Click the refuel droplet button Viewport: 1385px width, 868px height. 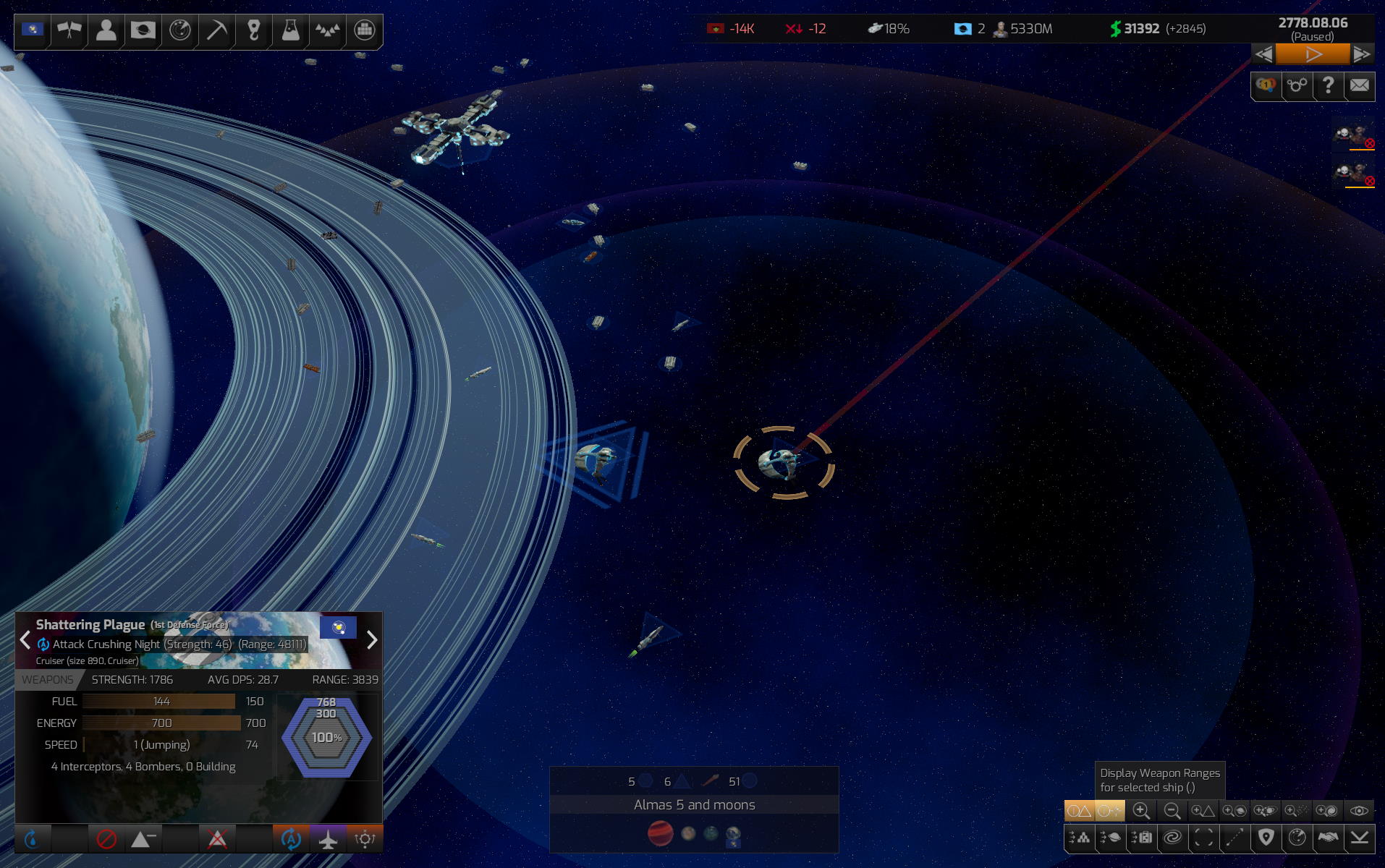(32, 839)
